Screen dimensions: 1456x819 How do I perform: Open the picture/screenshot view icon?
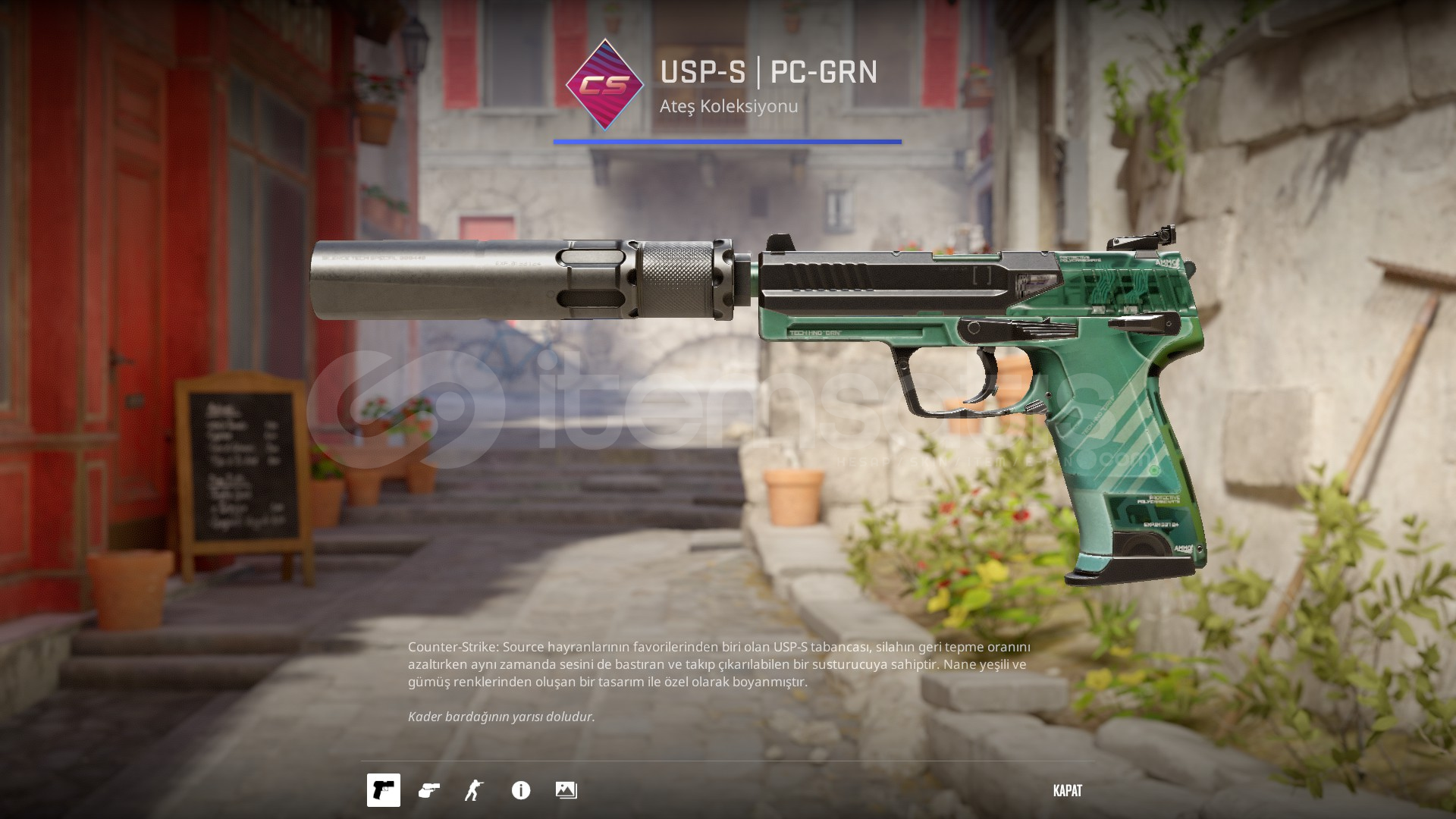(x=566, y=790)
